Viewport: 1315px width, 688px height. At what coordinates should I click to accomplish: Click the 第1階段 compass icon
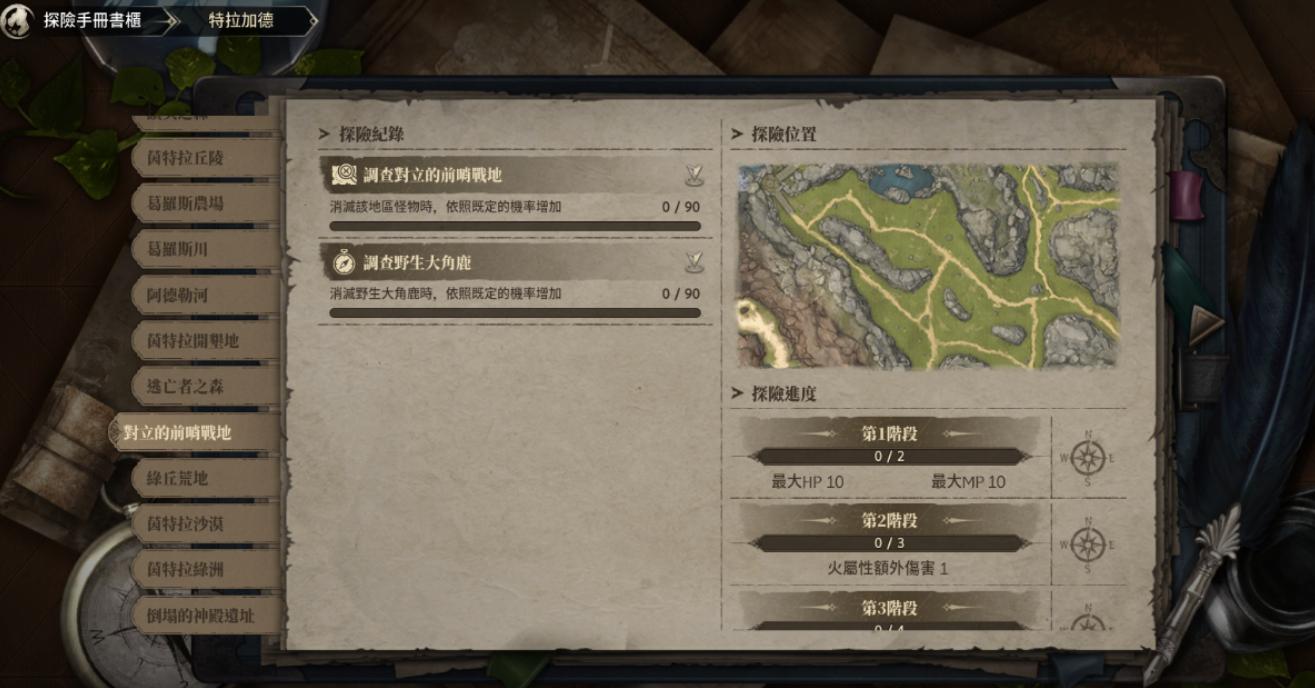1087,458
